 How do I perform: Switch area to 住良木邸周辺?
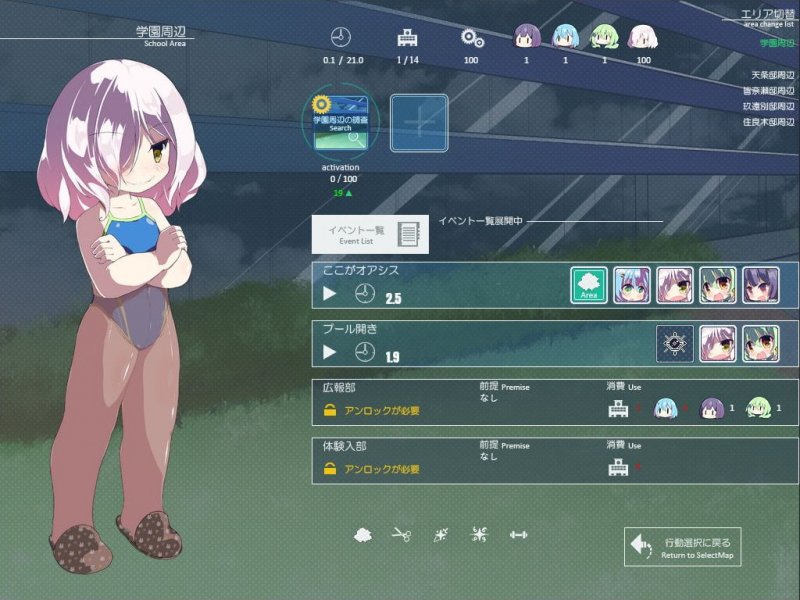[770, 122]
